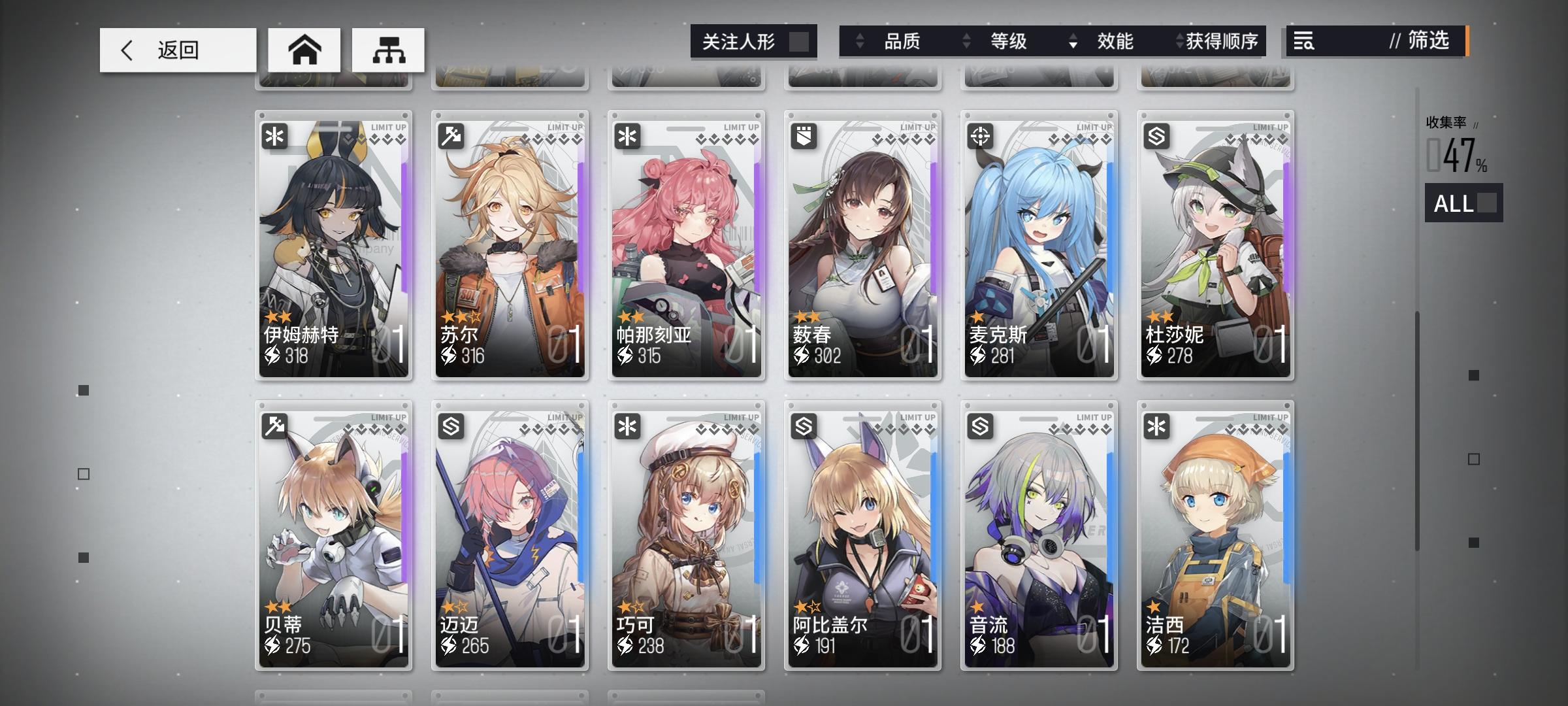Select the shield class icon on 薮春's card
Image resolution: width=1568 pixels, height=706 pixels.
point(804,135)
